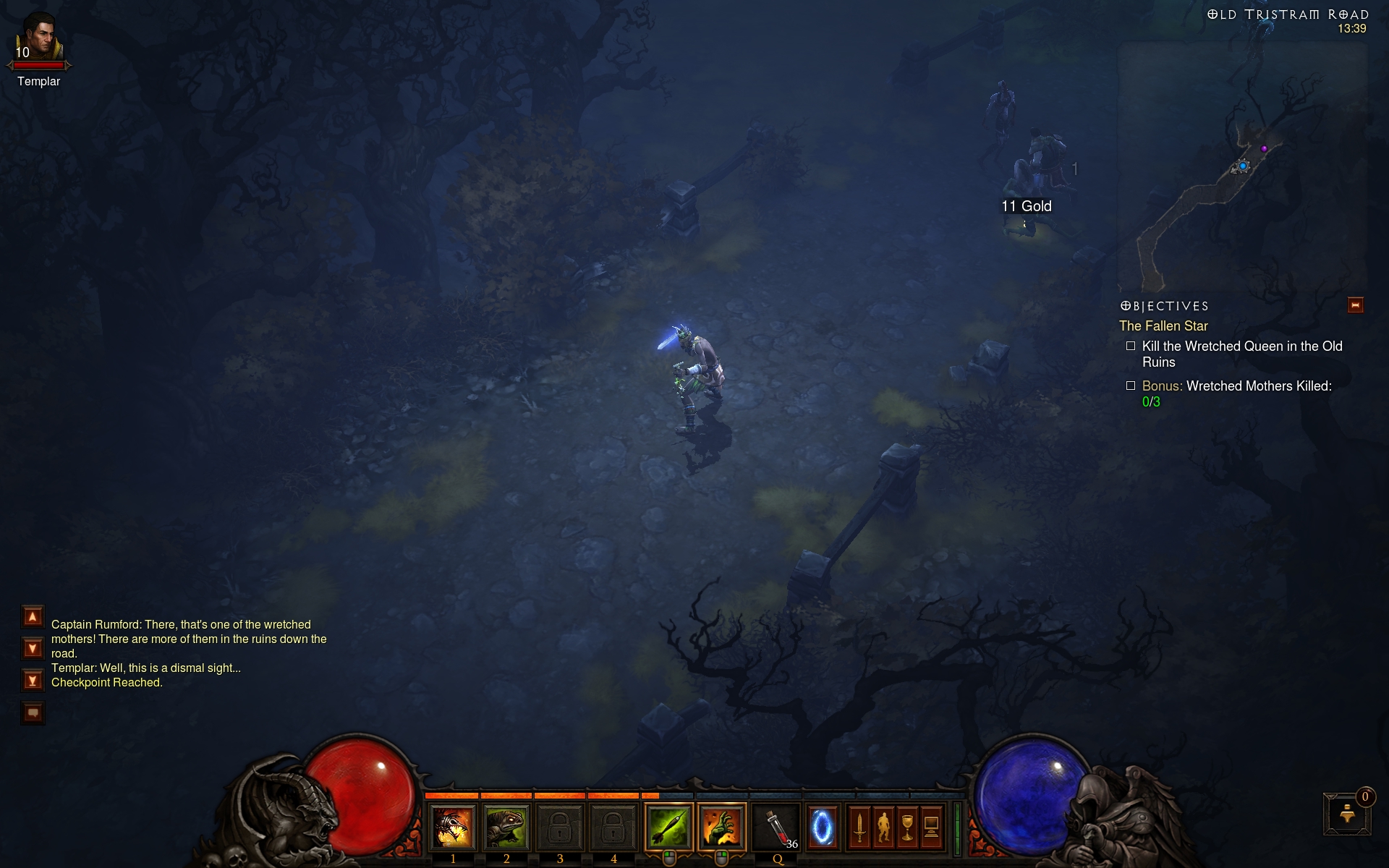The width and height of the screenshot is (1389, 868).
Task: Drink the health potion in slot Q
Action: tap(778, 826)
